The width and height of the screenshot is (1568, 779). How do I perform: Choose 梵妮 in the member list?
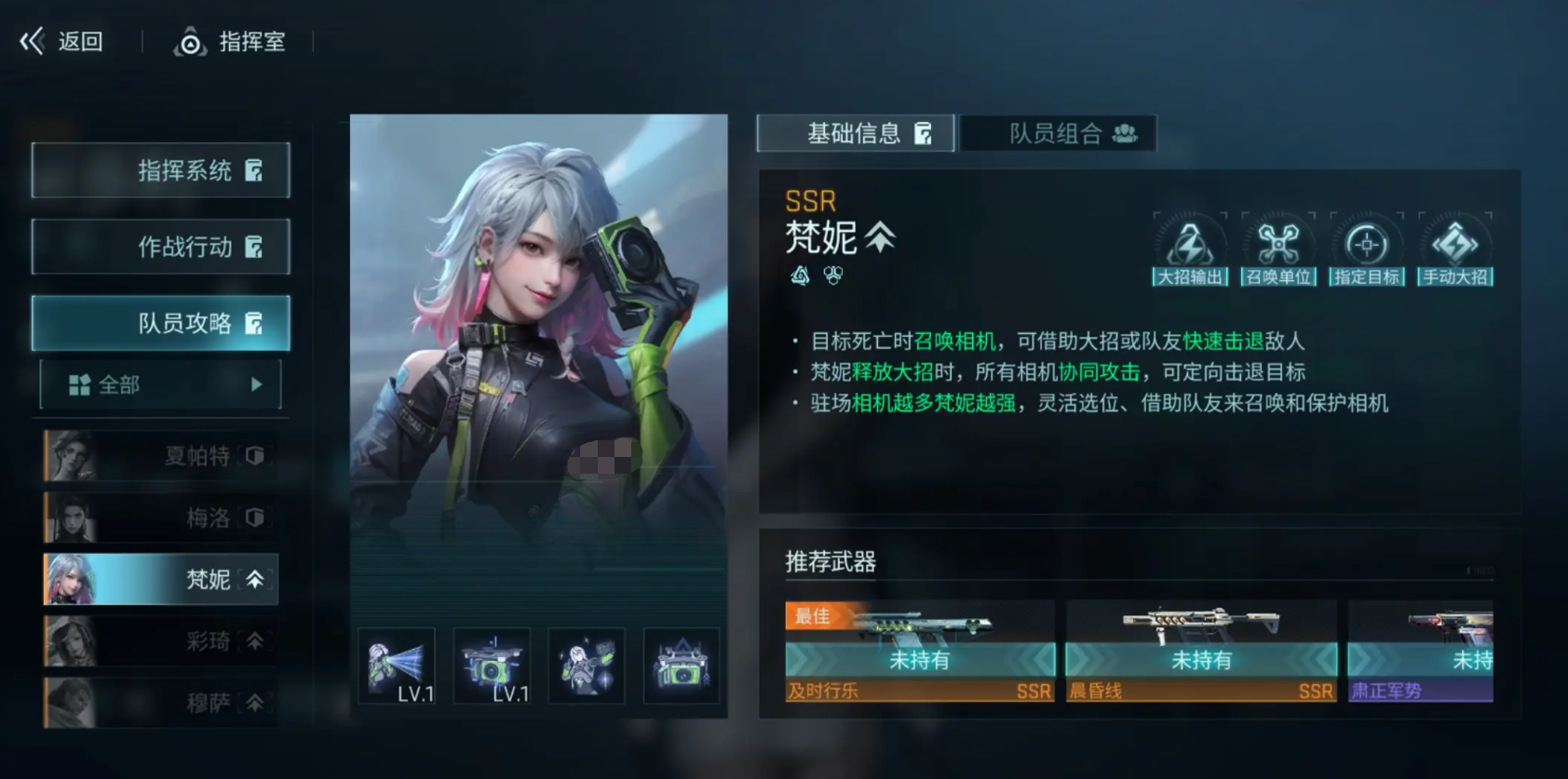pyautogui.click(x=161, y=579)
